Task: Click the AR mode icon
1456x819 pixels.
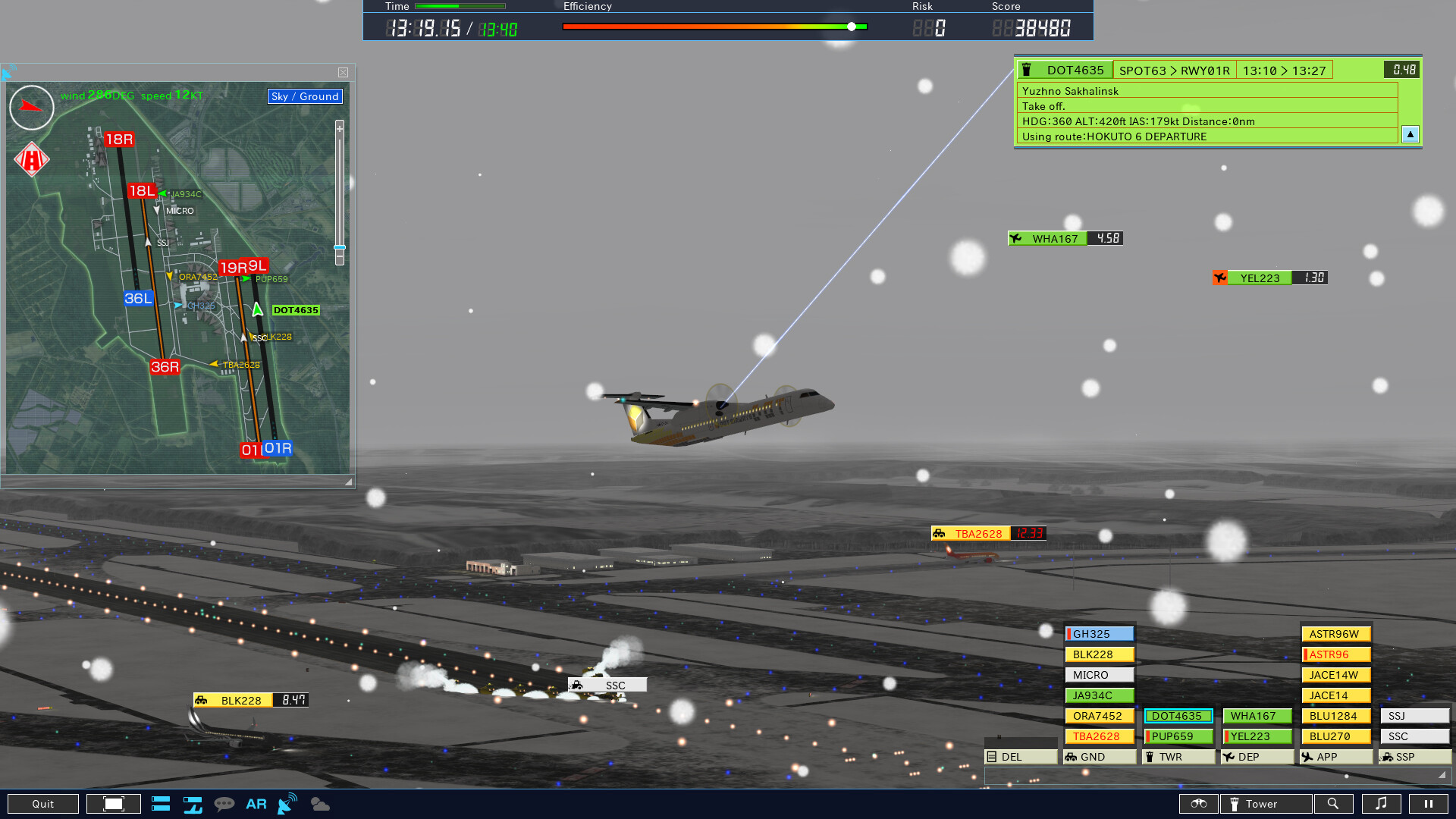Action: click(x=256, y=804)
